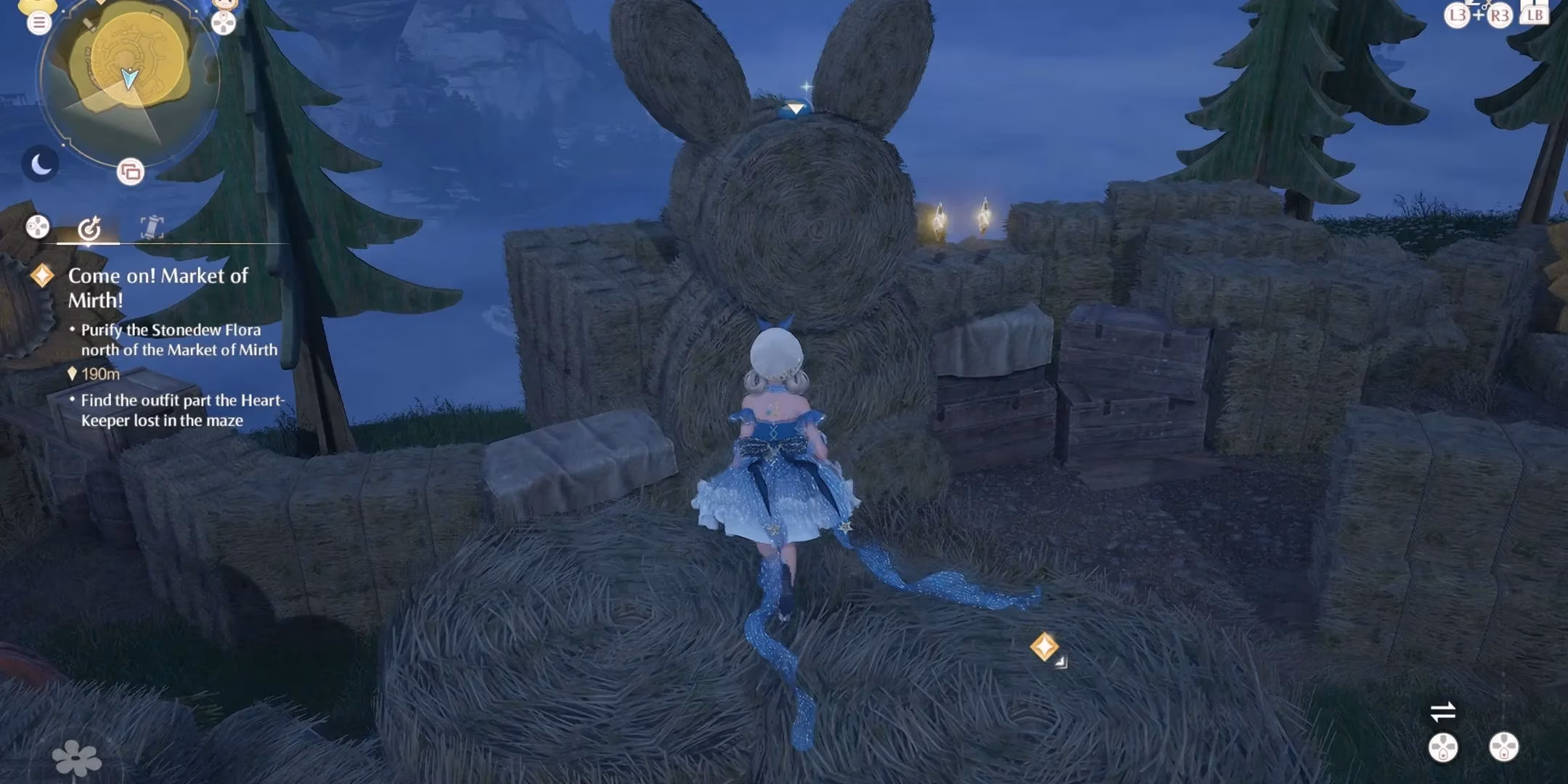Select the Purify the Stonedew Flora objective

coord(179,340)
